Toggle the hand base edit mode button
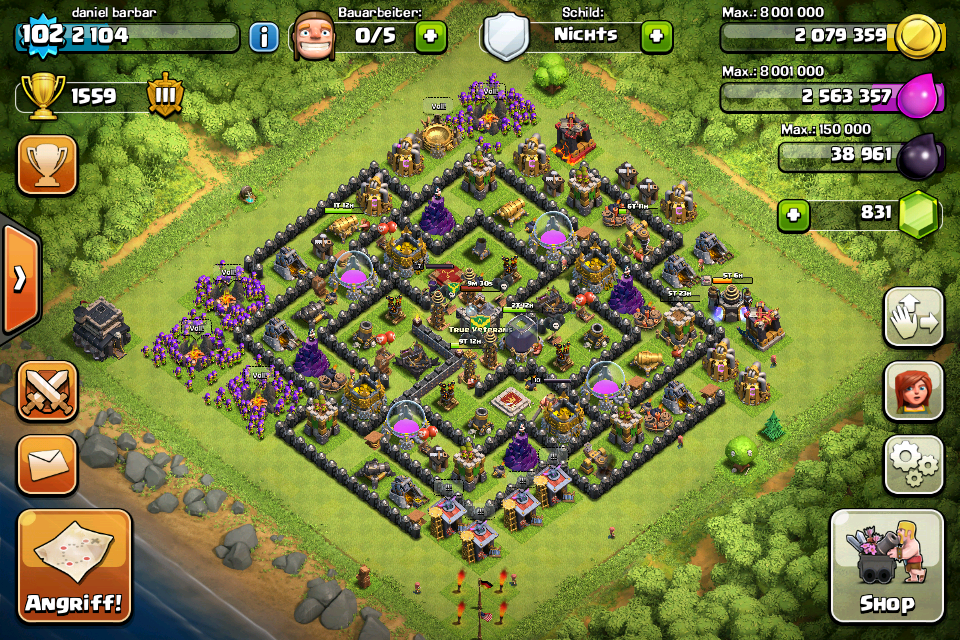Screen dimensions: 960x640 point(914,317)
